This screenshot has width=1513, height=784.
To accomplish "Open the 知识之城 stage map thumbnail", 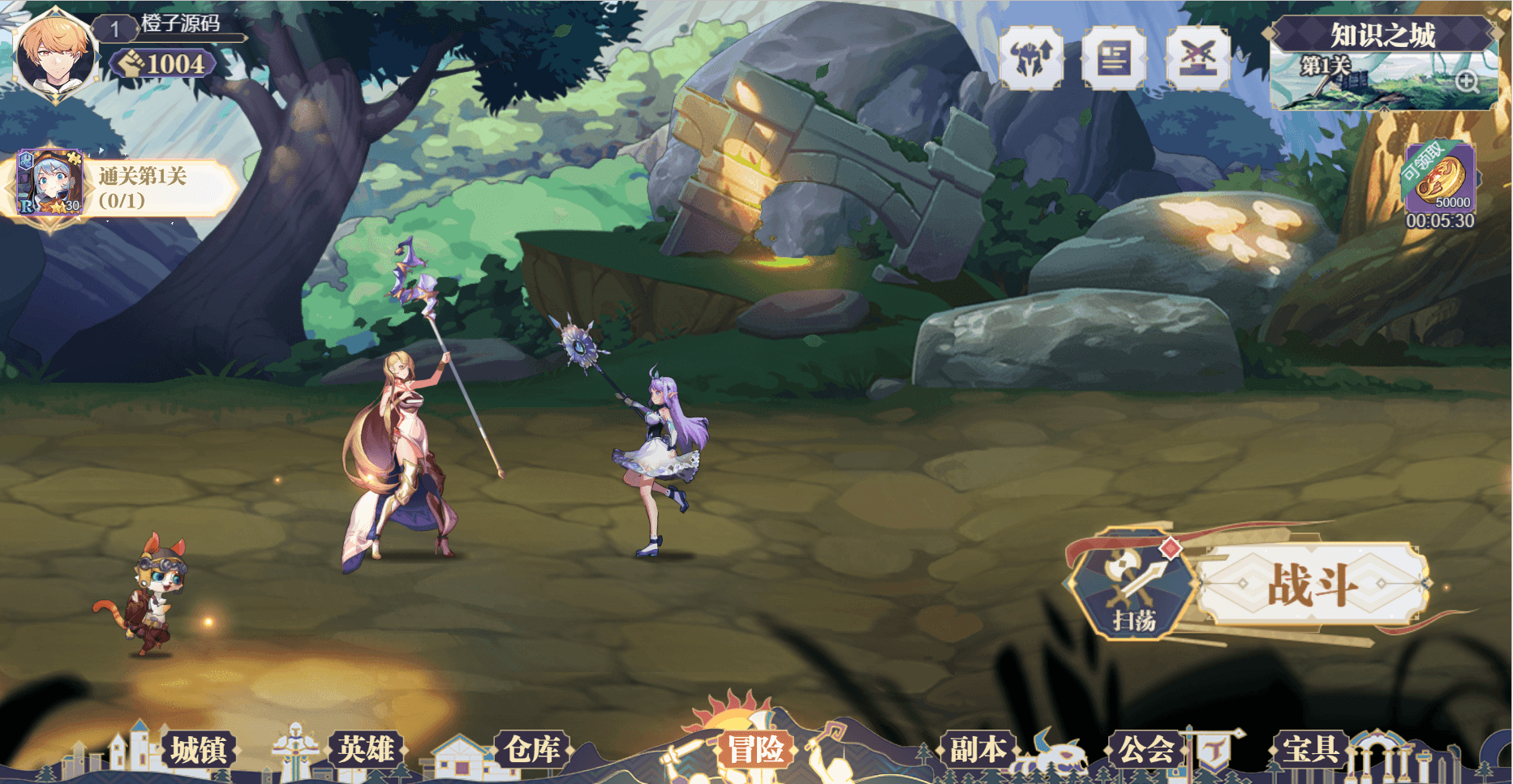I will click(1371, 81).
